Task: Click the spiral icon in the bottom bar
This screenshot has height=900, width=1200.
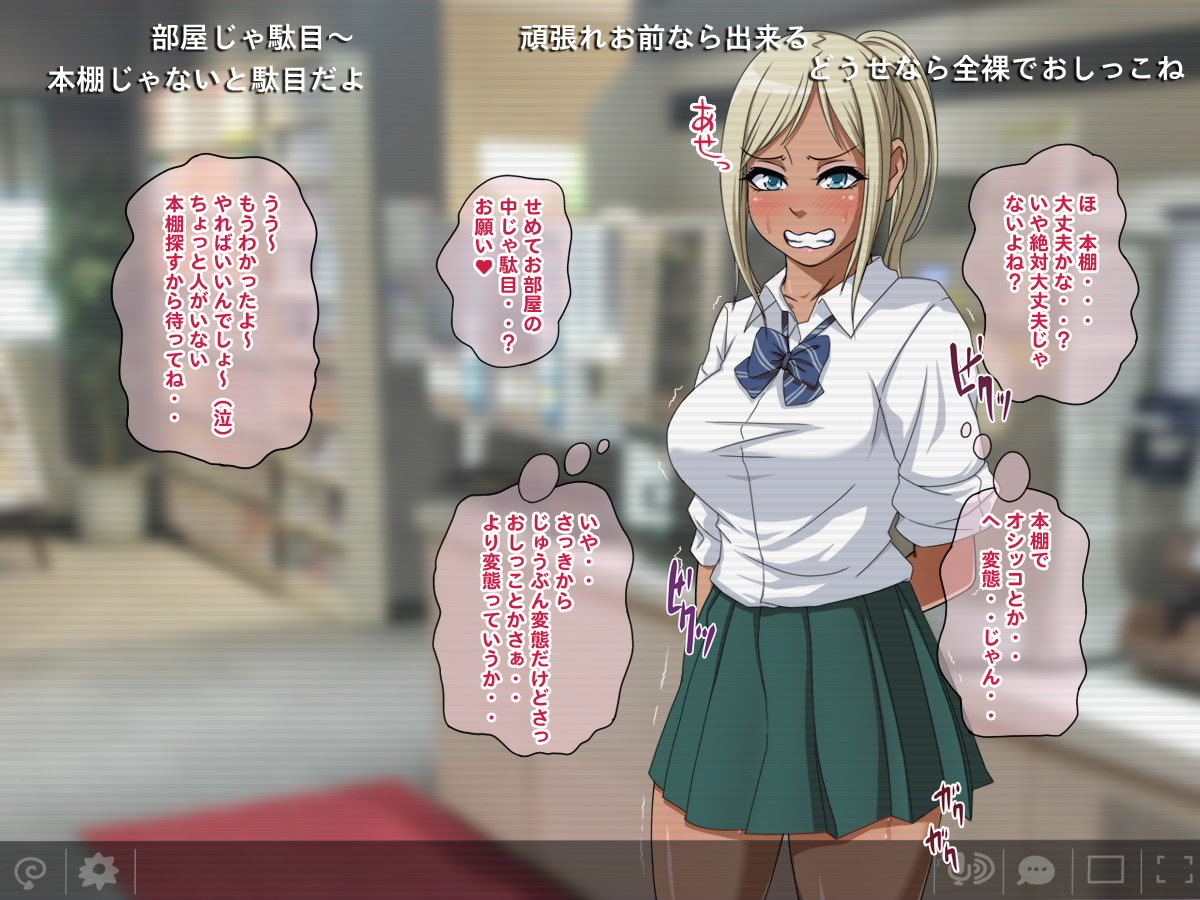Action: (x=30, y=872)
